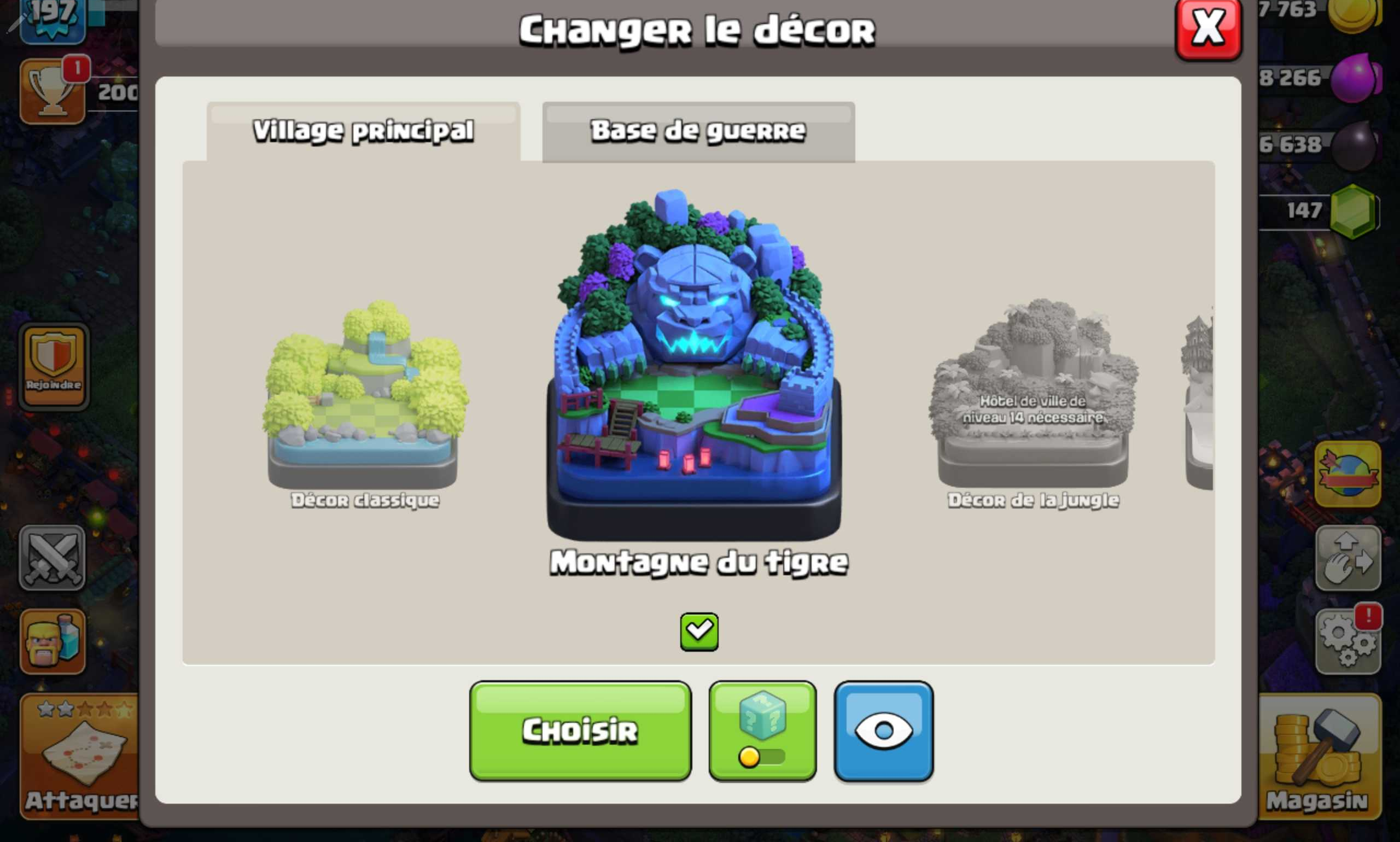
Task: Switch to the Base de guerre tab
Action: pos(697,130)
